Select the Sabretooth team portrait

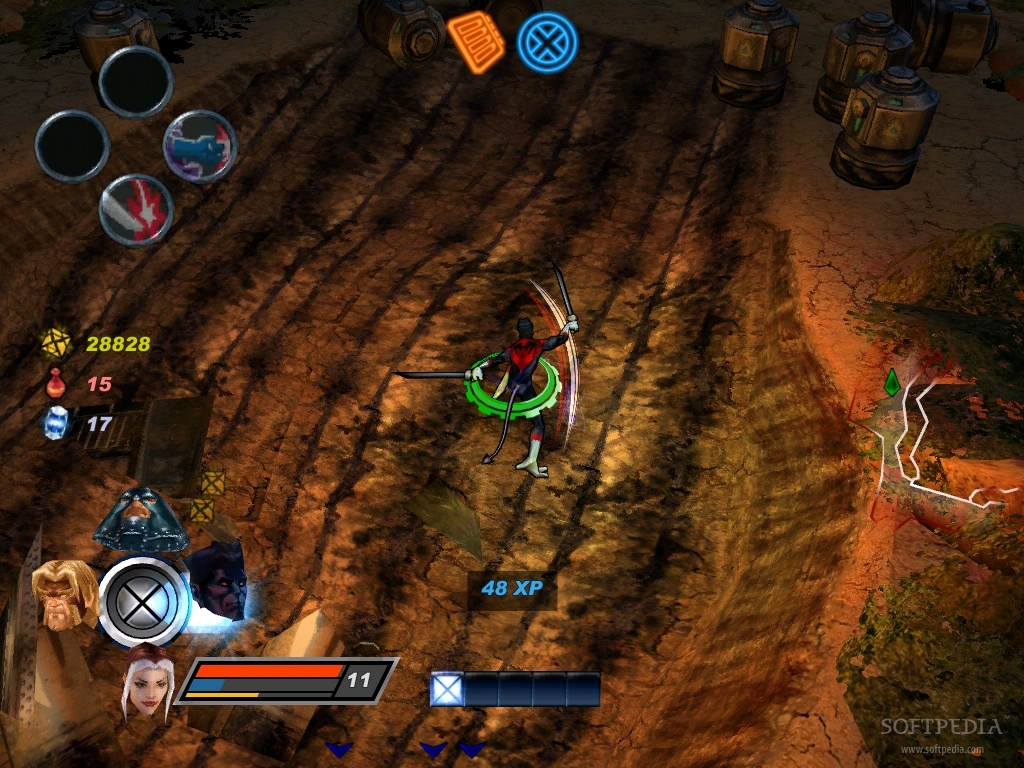[61, 593]
